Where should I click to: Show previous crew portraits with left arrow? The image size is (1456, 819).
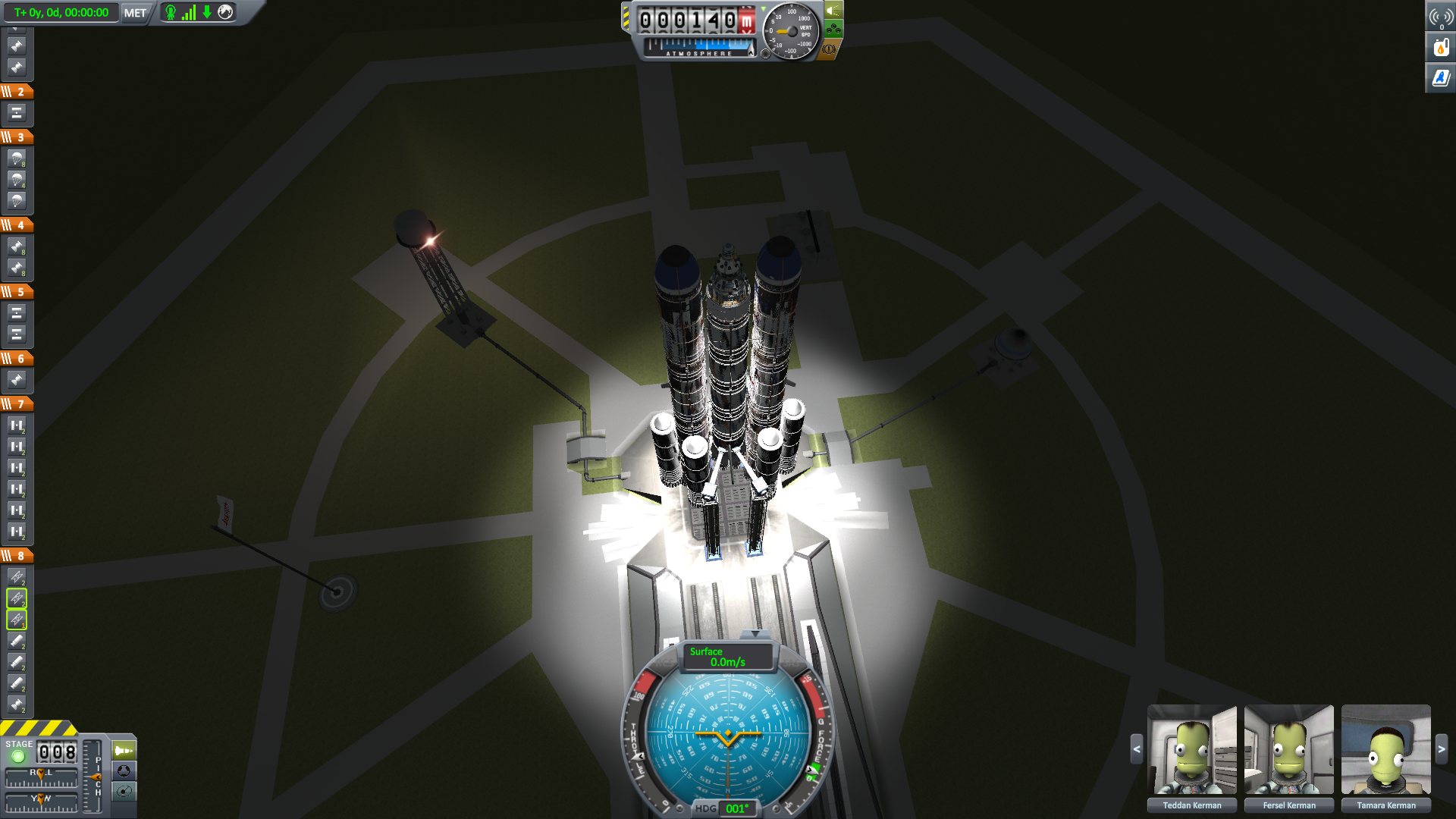tap(1136, 749)
